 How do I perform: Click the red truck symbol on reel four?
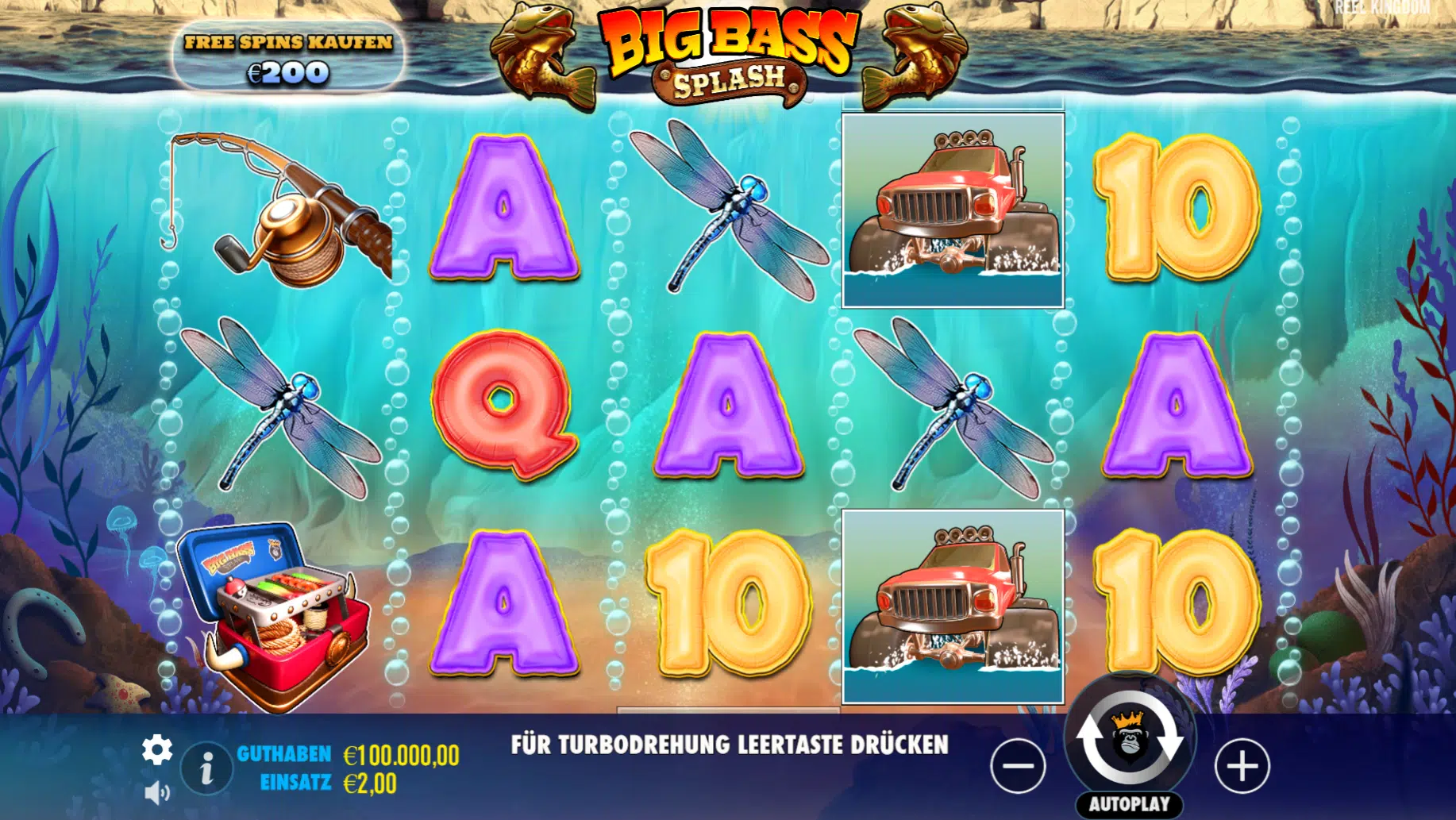tap(953, 208)
